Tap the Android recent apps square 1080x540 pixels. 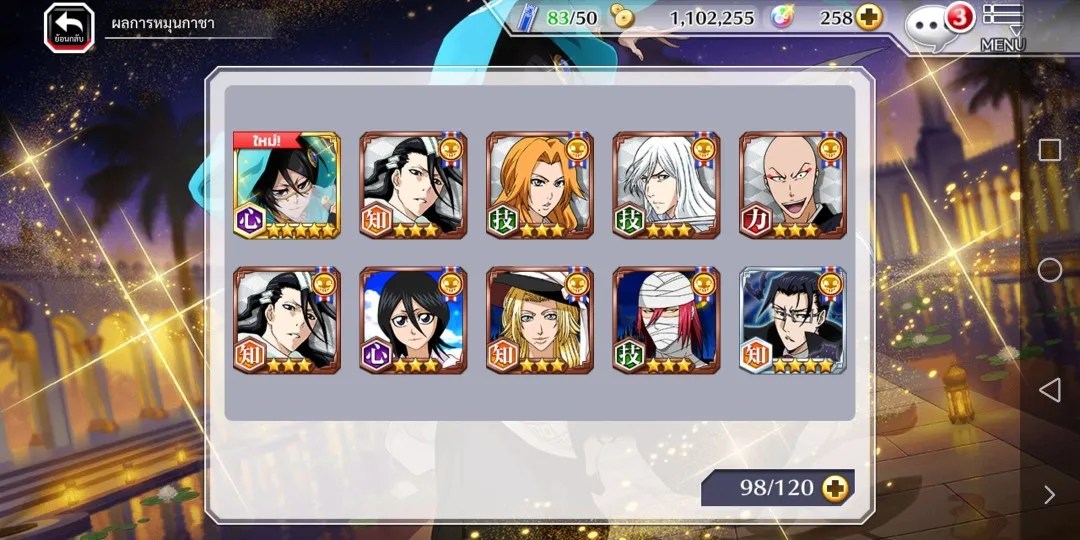pyautogui.click(x=1049, y=150)
